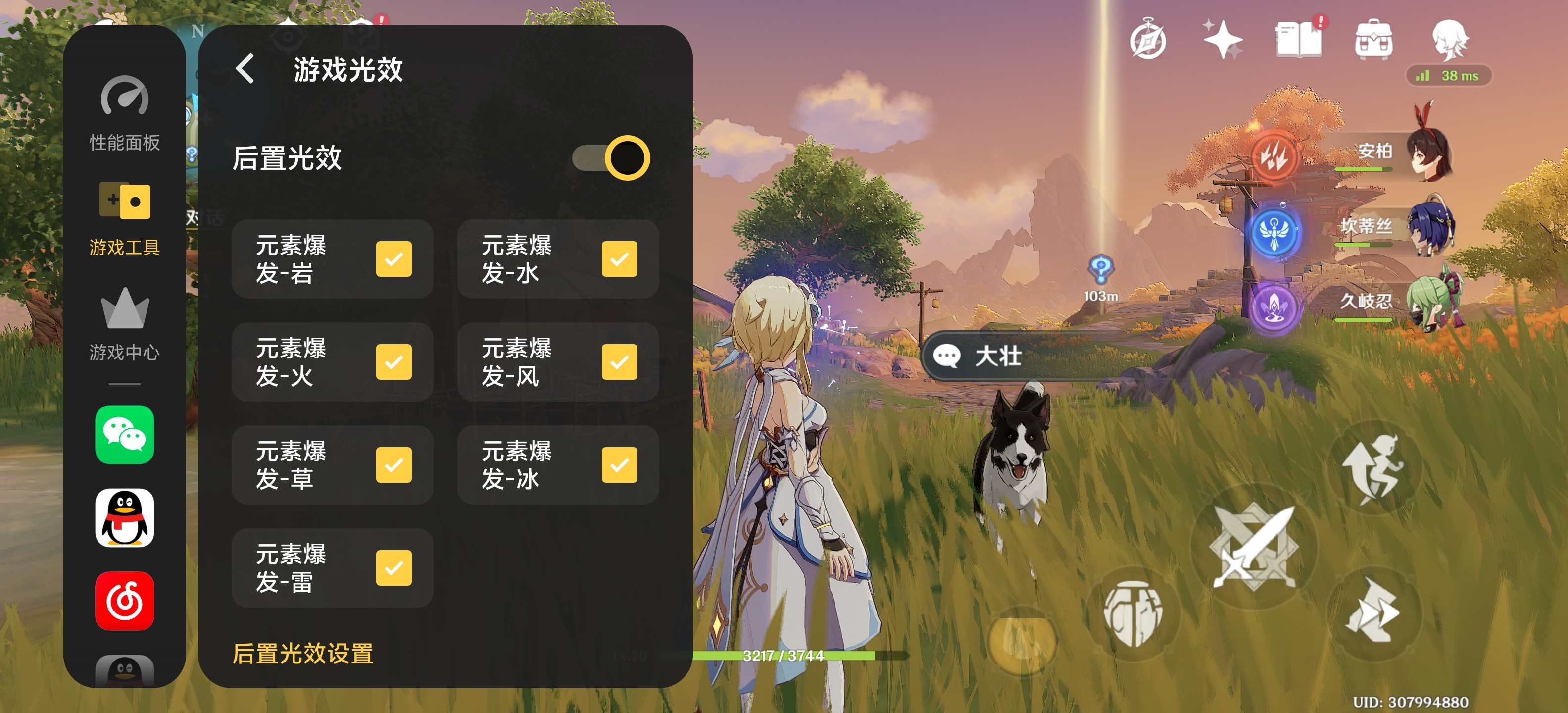The image size is (1568, 713).
Task: Toggle the 后置光效 switch
Action: coord(611,157)
